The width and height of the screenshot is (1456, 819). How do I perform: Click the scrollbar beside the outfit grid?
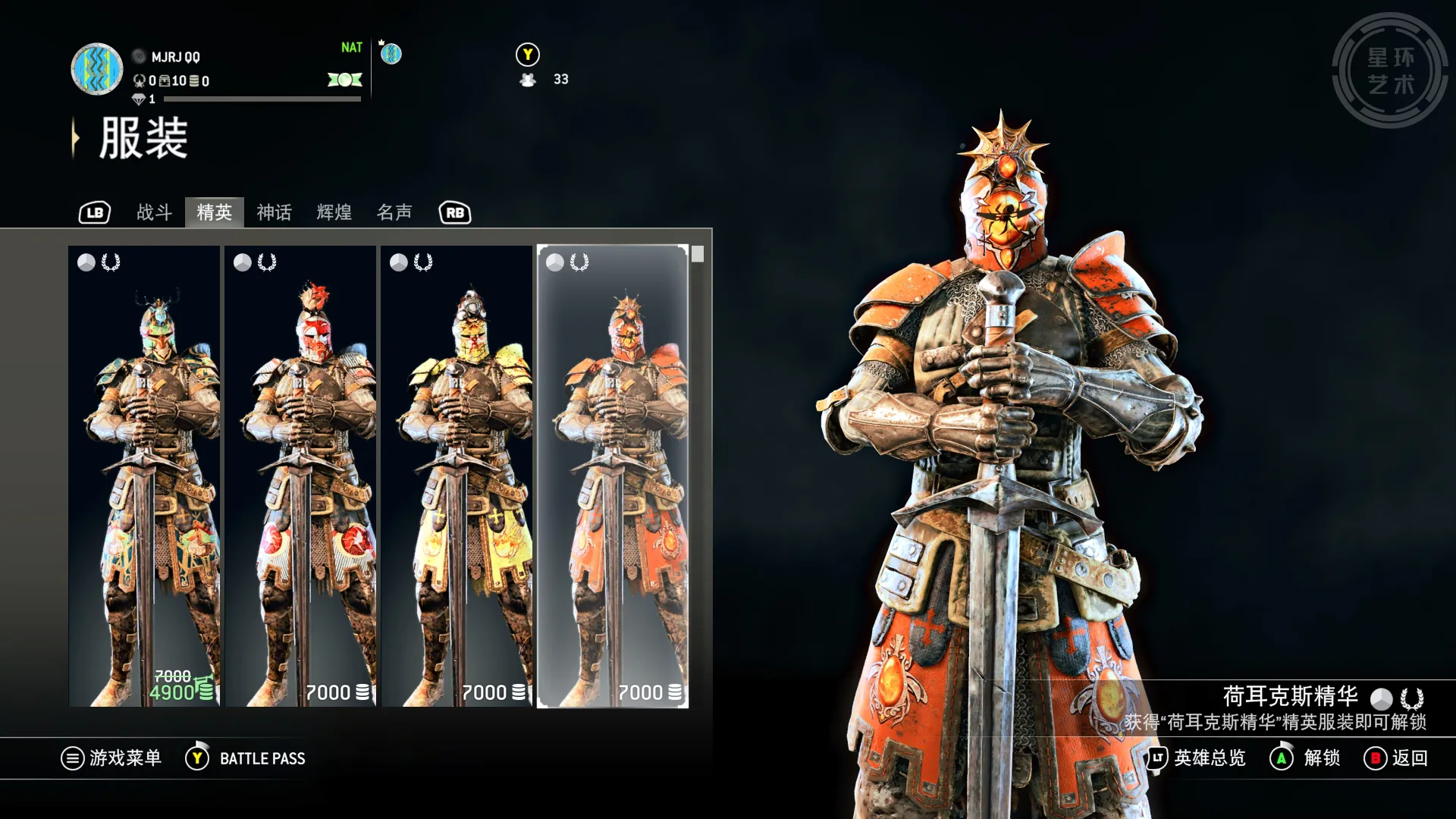coord(699,254)
